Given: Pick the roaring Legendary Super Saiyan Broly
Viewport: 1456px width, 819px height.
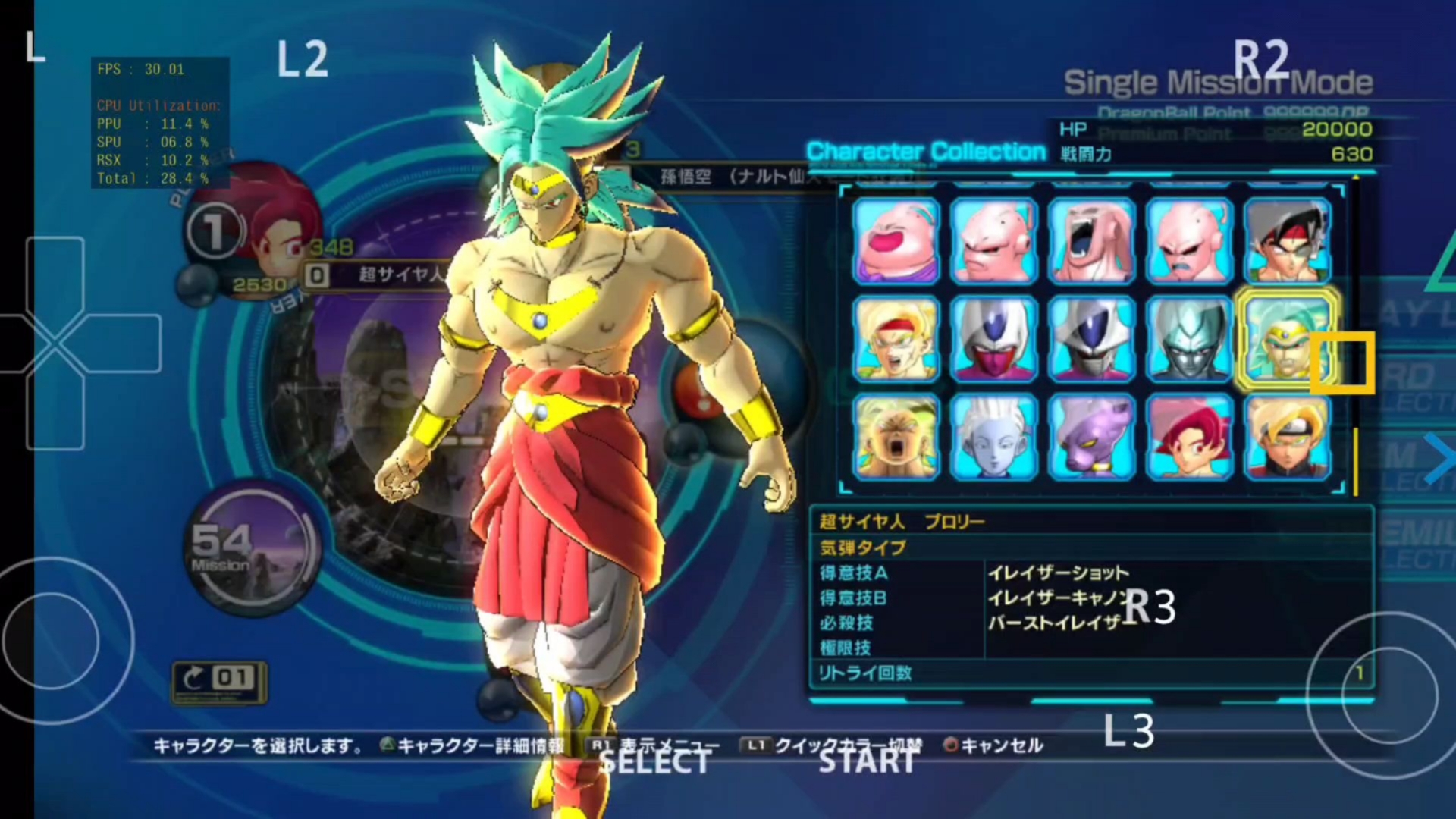Looking at the screenshot, I should click(x=896, y=437).
